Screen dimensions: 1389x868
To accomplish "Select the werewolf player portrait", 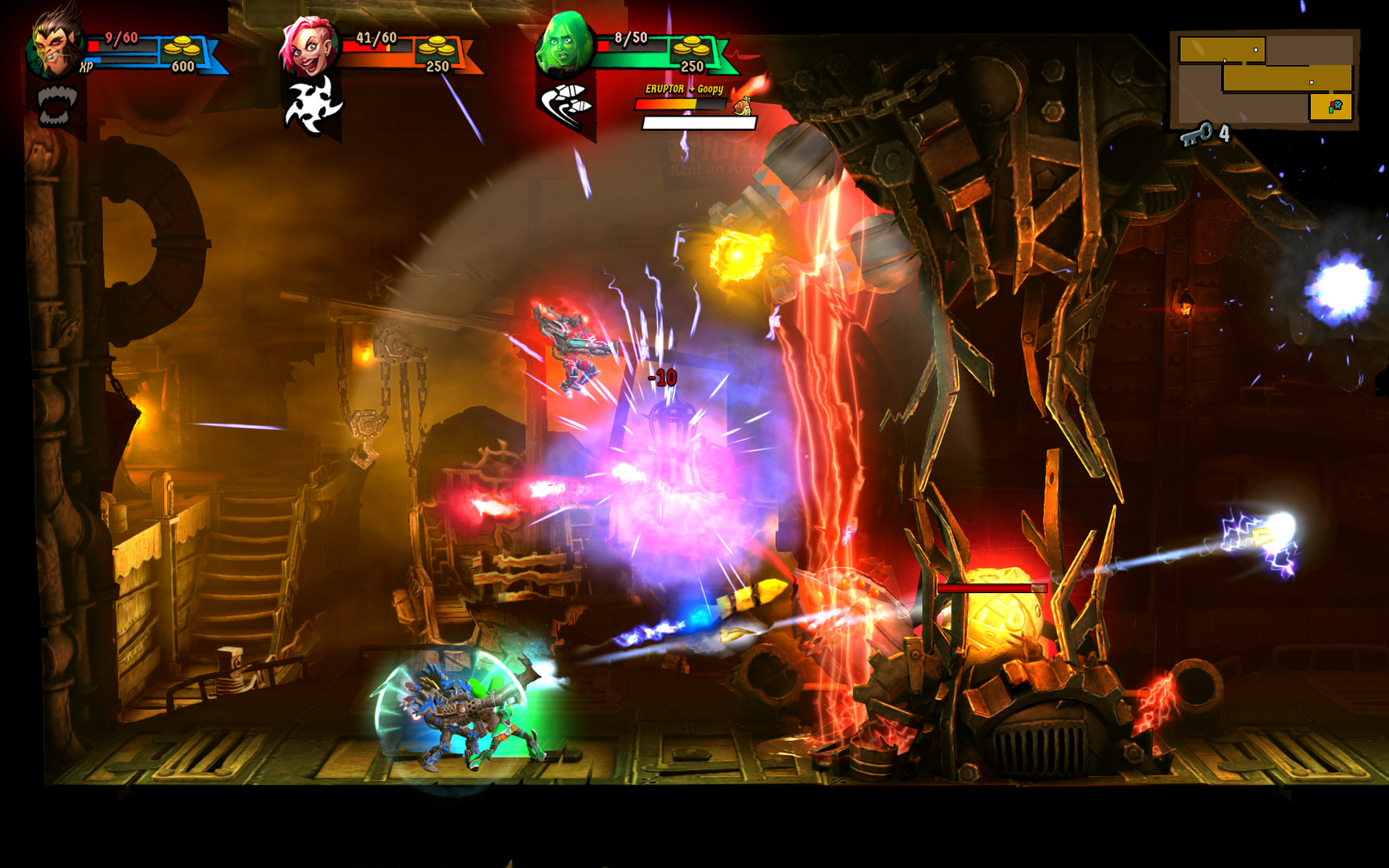I will (52, 44).
